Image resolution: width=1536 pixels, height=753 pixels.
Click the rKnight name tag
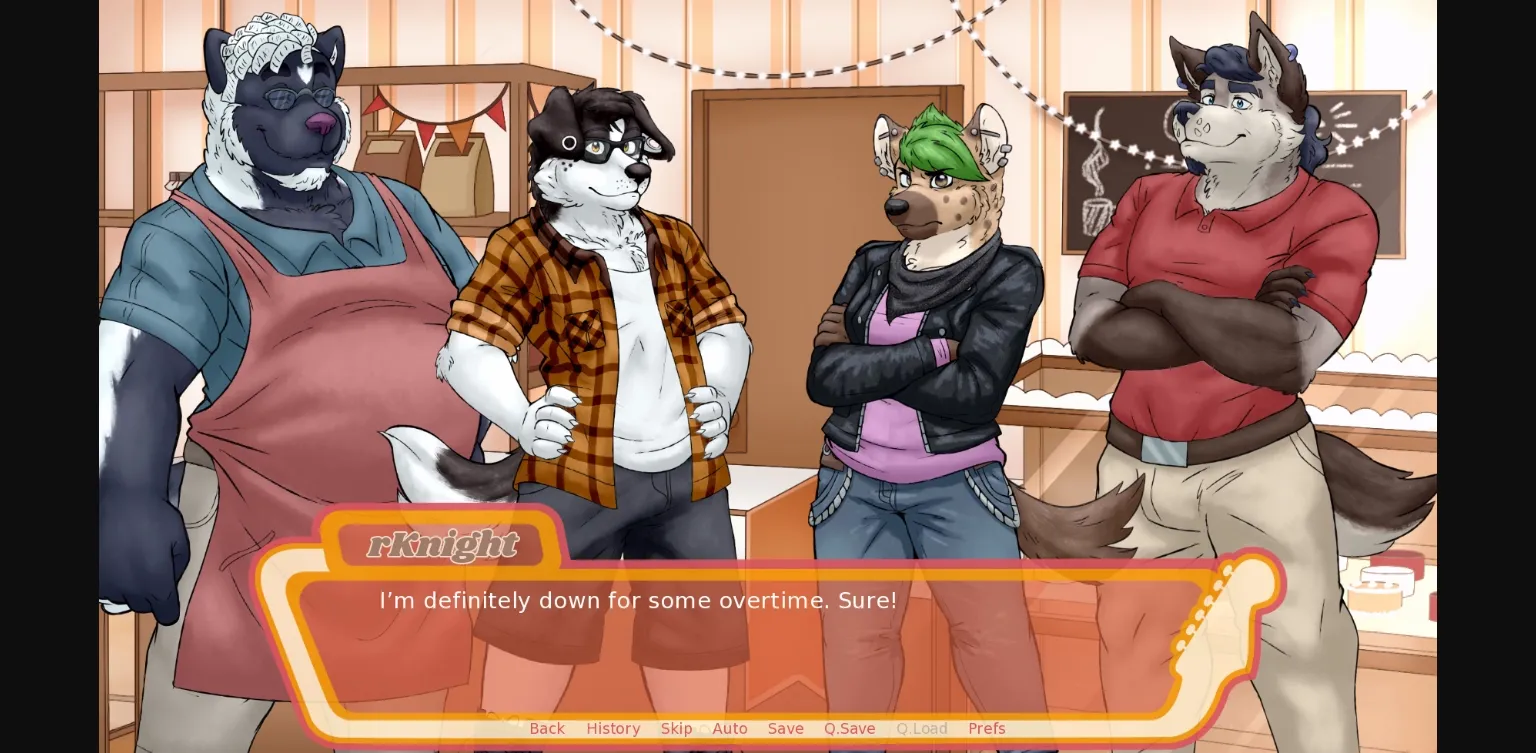[x=440, y=545]
